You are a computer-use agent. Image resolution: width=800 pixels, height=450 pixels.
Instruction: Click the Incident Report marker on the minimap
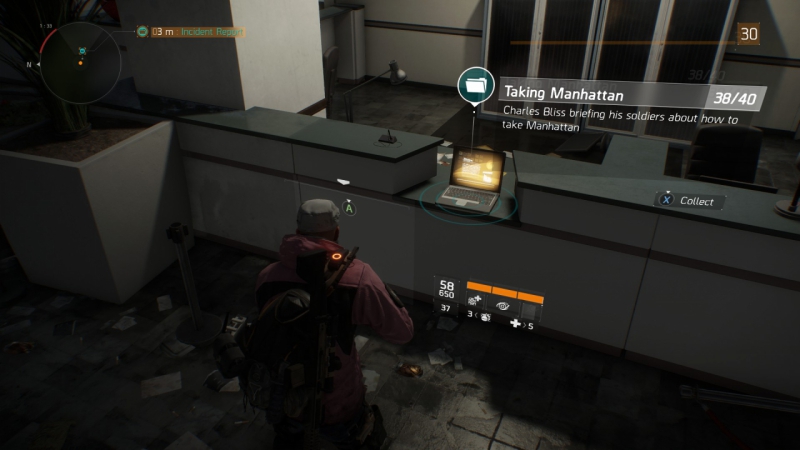pos(82,49)
